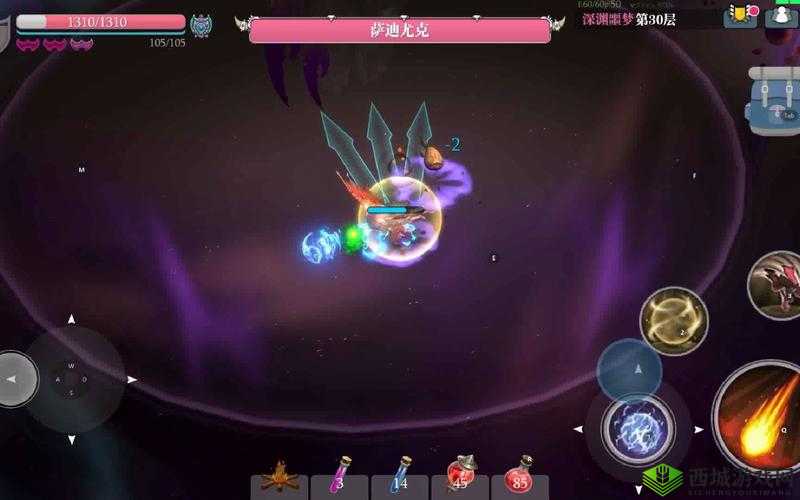Tap the round left-arrow button at screen edge

pos(14,379)
